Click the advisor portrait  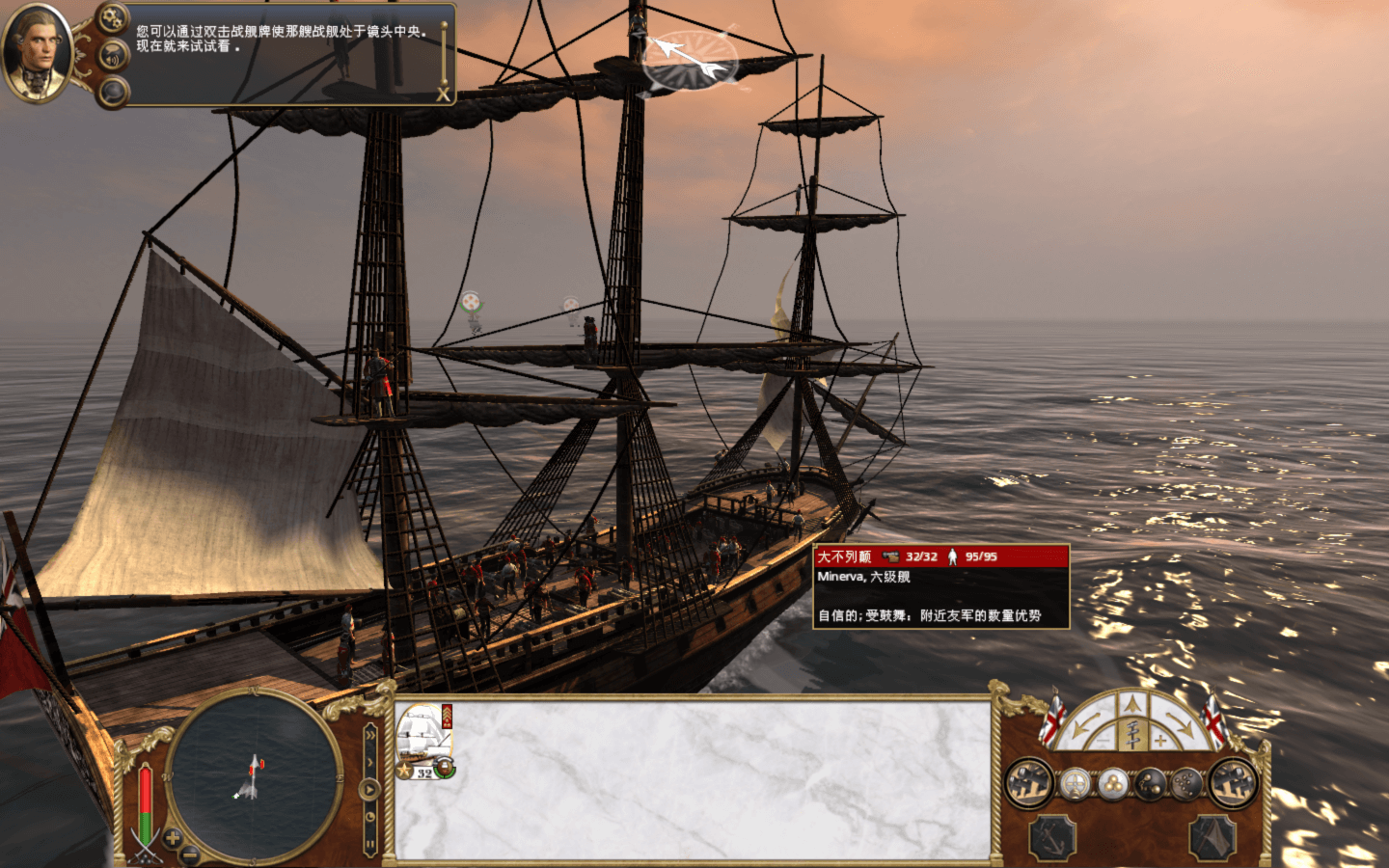(37, 53)
